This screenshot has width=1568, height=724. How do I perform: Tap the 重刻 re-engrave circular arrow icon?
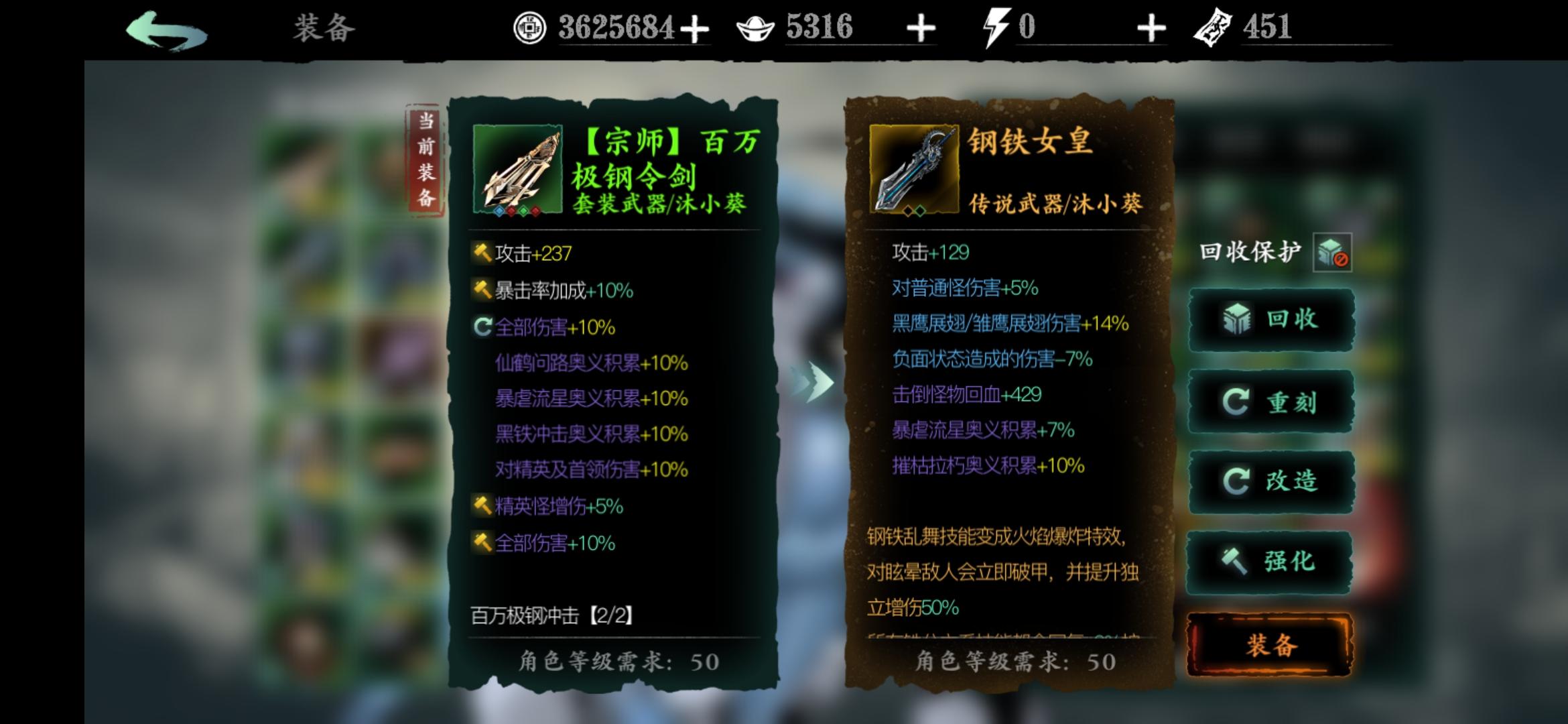click(x=1236, y=401)
